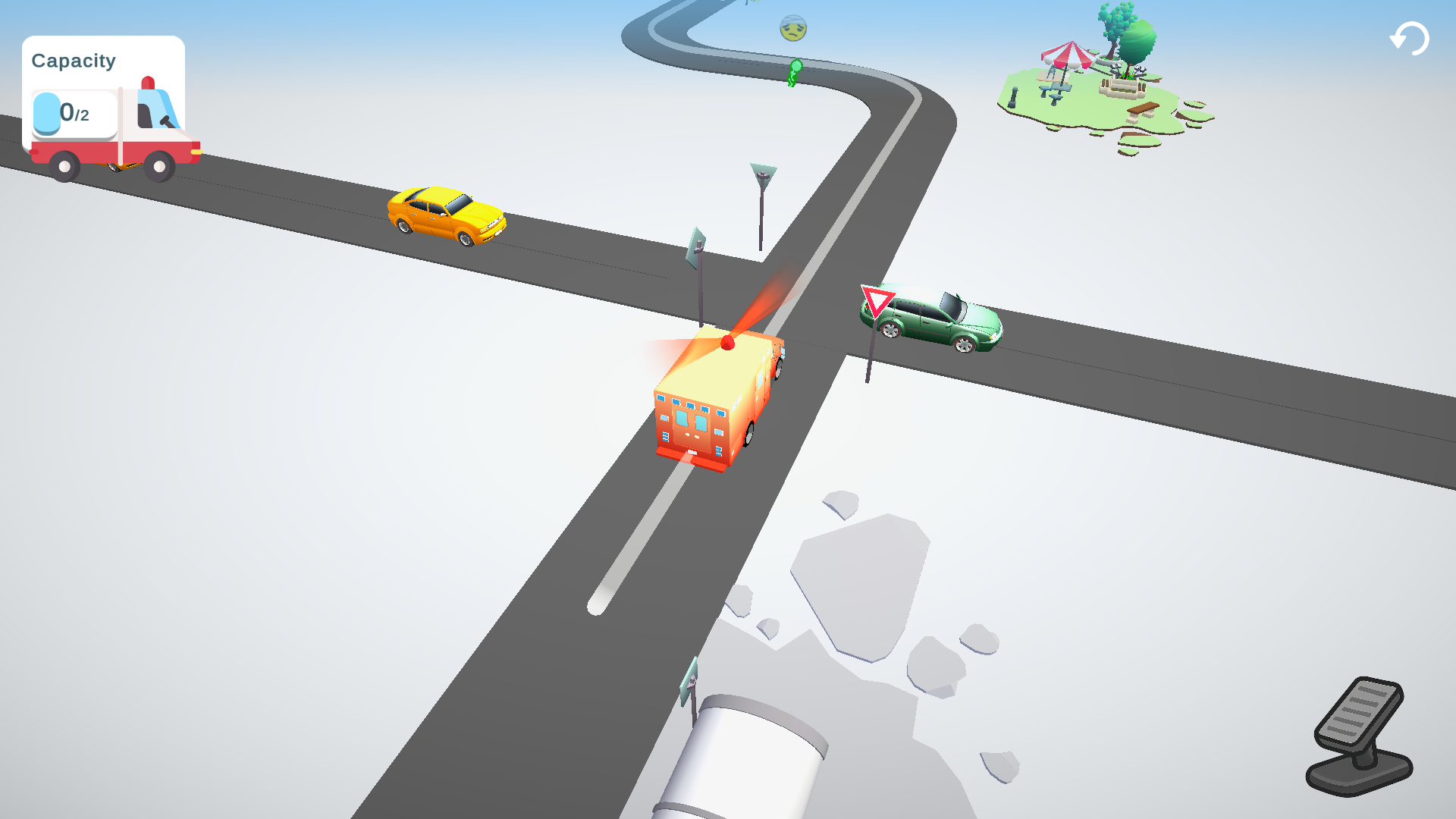Select the green alien pedestrian on the road

click(x=793, y=72)
